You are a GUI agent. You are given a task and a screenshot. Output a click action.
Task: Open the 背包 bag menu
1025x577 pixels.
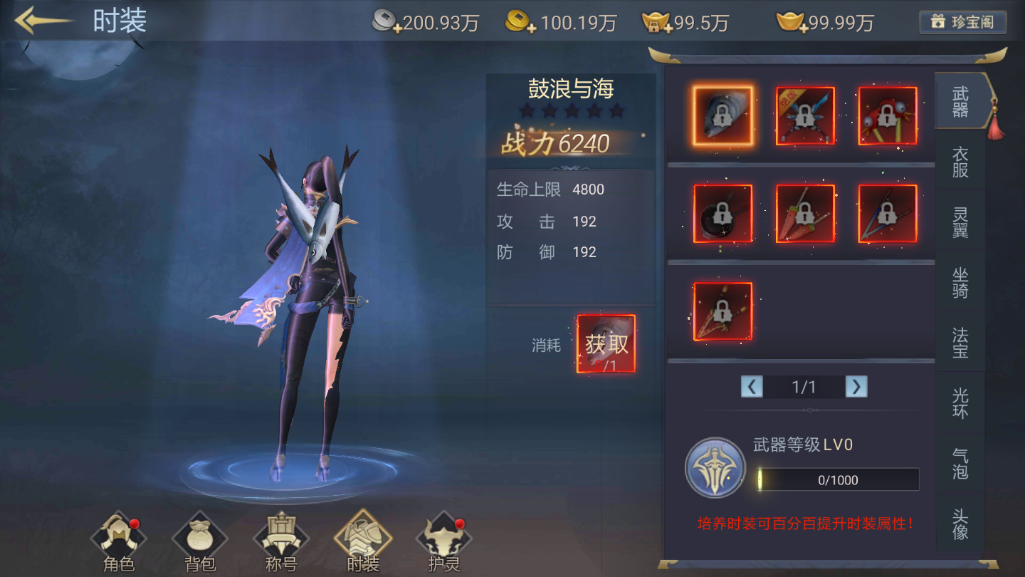click(200, 542)
